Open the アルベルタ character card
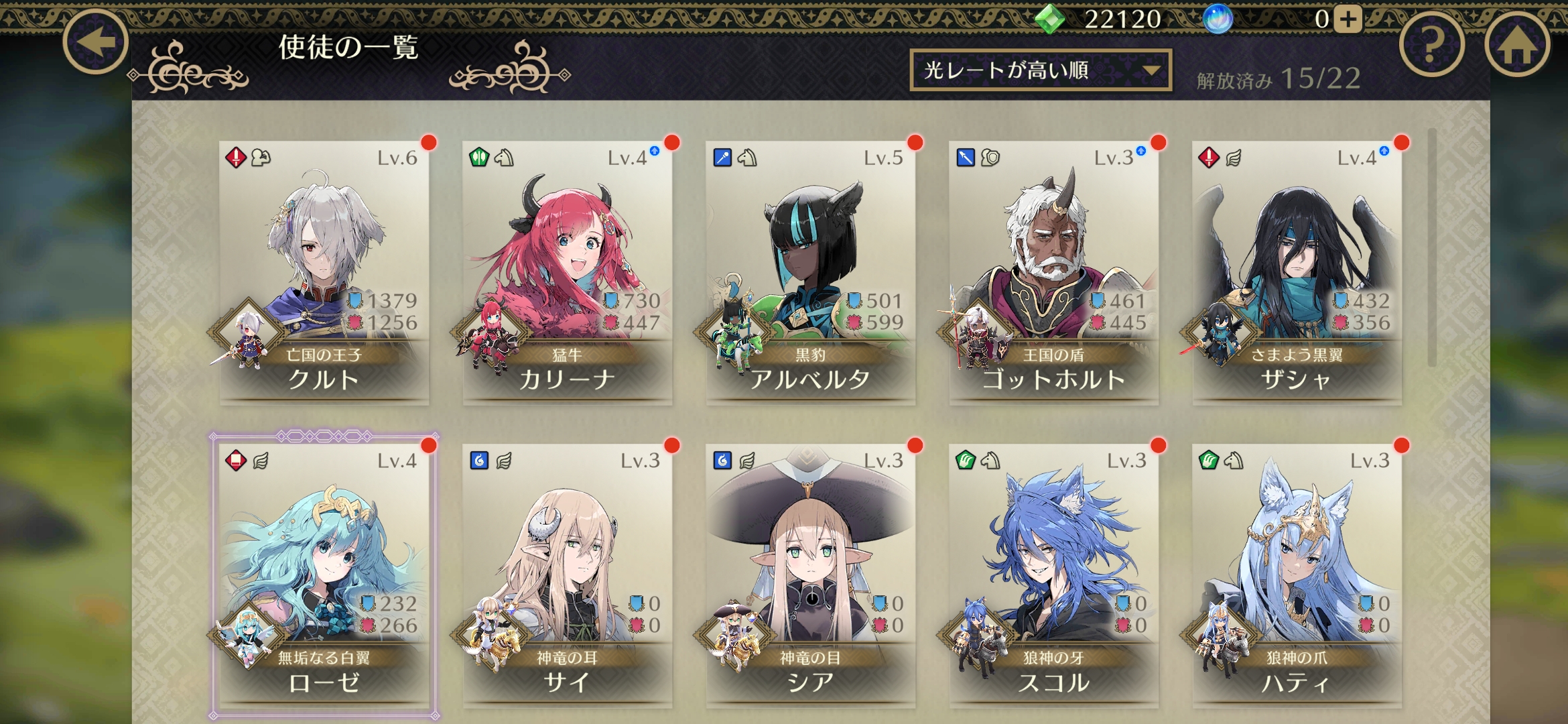The height and width of the screenshot is (724, 1568). (810, 272)
